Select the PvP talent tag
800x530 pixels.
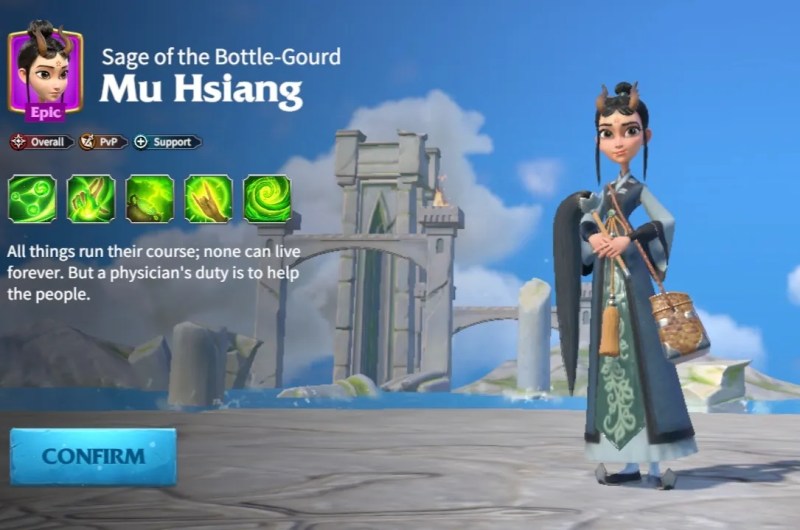[103, 142]
